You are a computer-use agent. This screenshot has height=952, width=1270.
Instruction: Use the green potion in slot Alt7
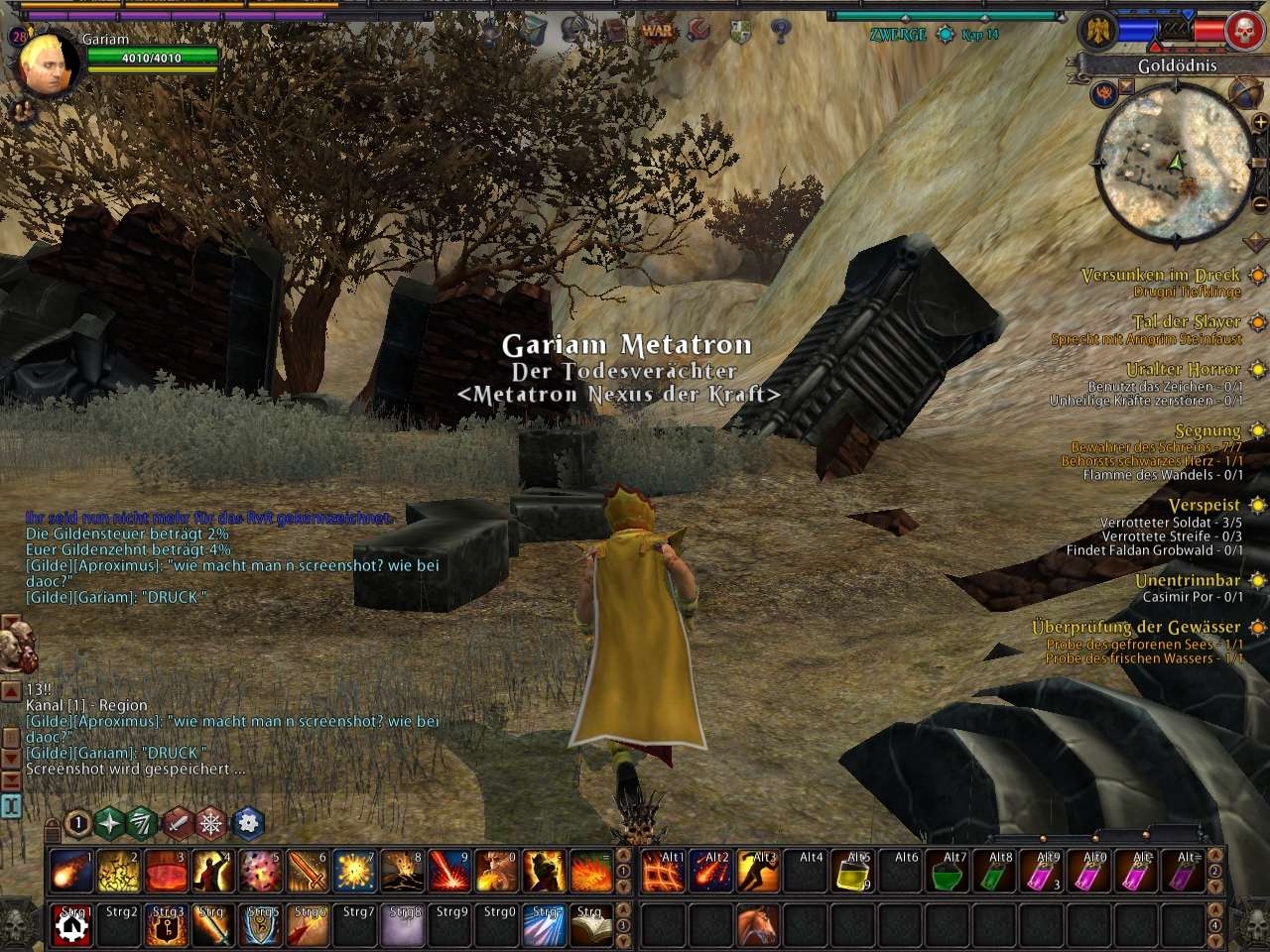coord(950,872)
